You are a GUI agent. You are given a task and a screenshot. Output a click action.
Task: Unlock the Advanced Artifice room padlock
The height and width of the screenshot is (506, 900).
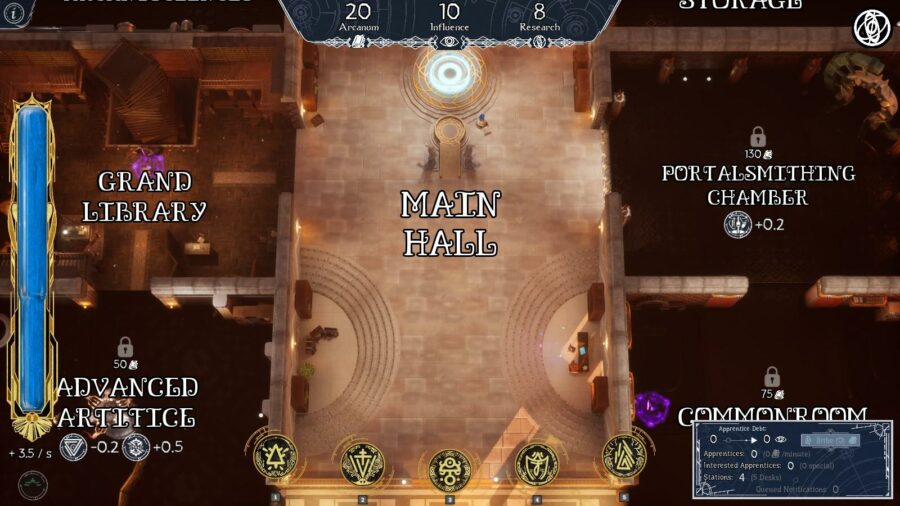coord(125,347)
